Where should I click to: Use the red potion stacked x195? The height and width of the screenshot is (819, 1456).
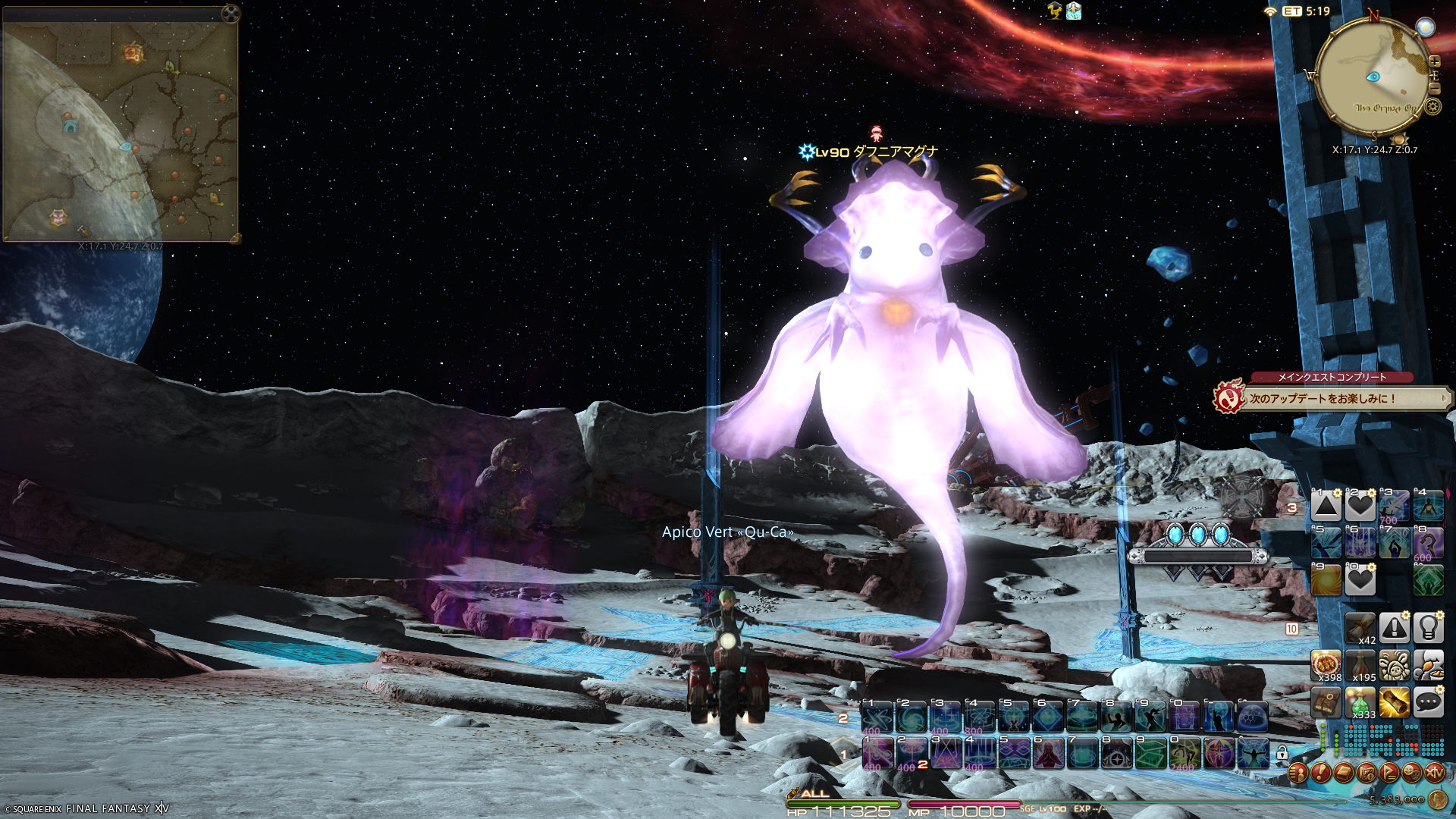(x=1360, y=665)
